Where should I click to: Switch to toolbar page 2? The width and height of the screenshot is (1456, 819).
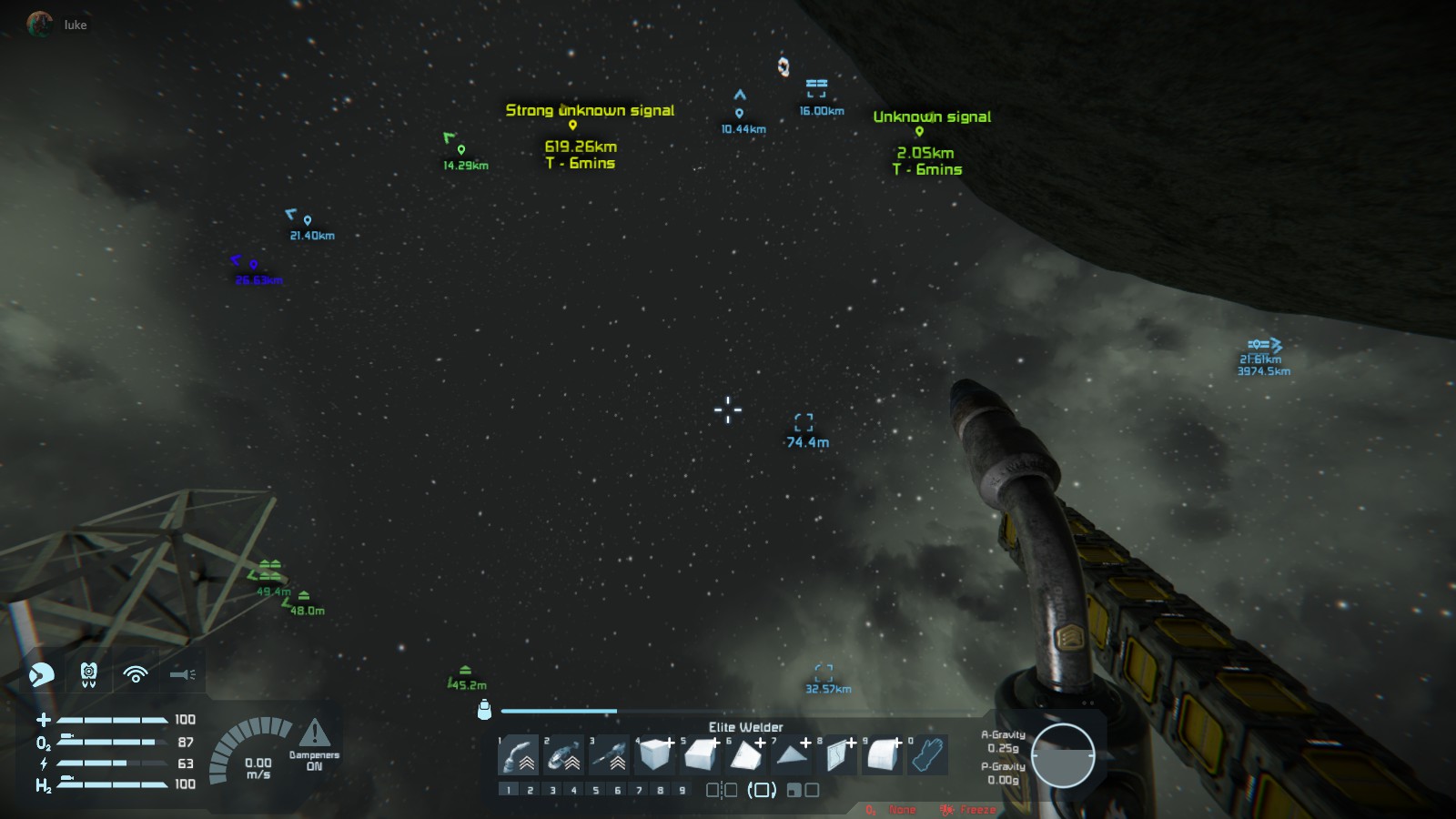point(531,790)
